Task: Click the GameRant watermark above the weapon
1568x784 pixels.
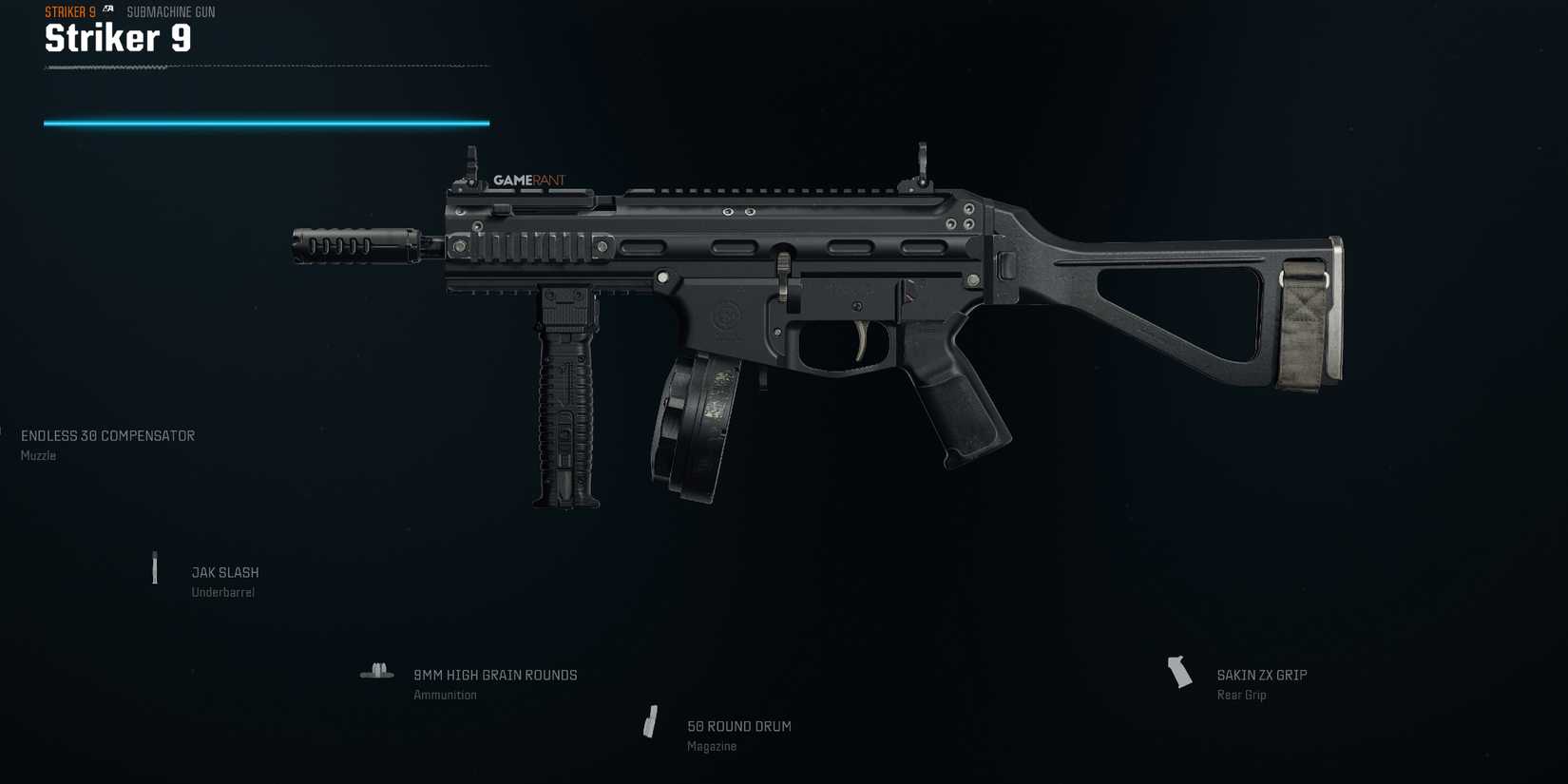Action: [528, 179]
